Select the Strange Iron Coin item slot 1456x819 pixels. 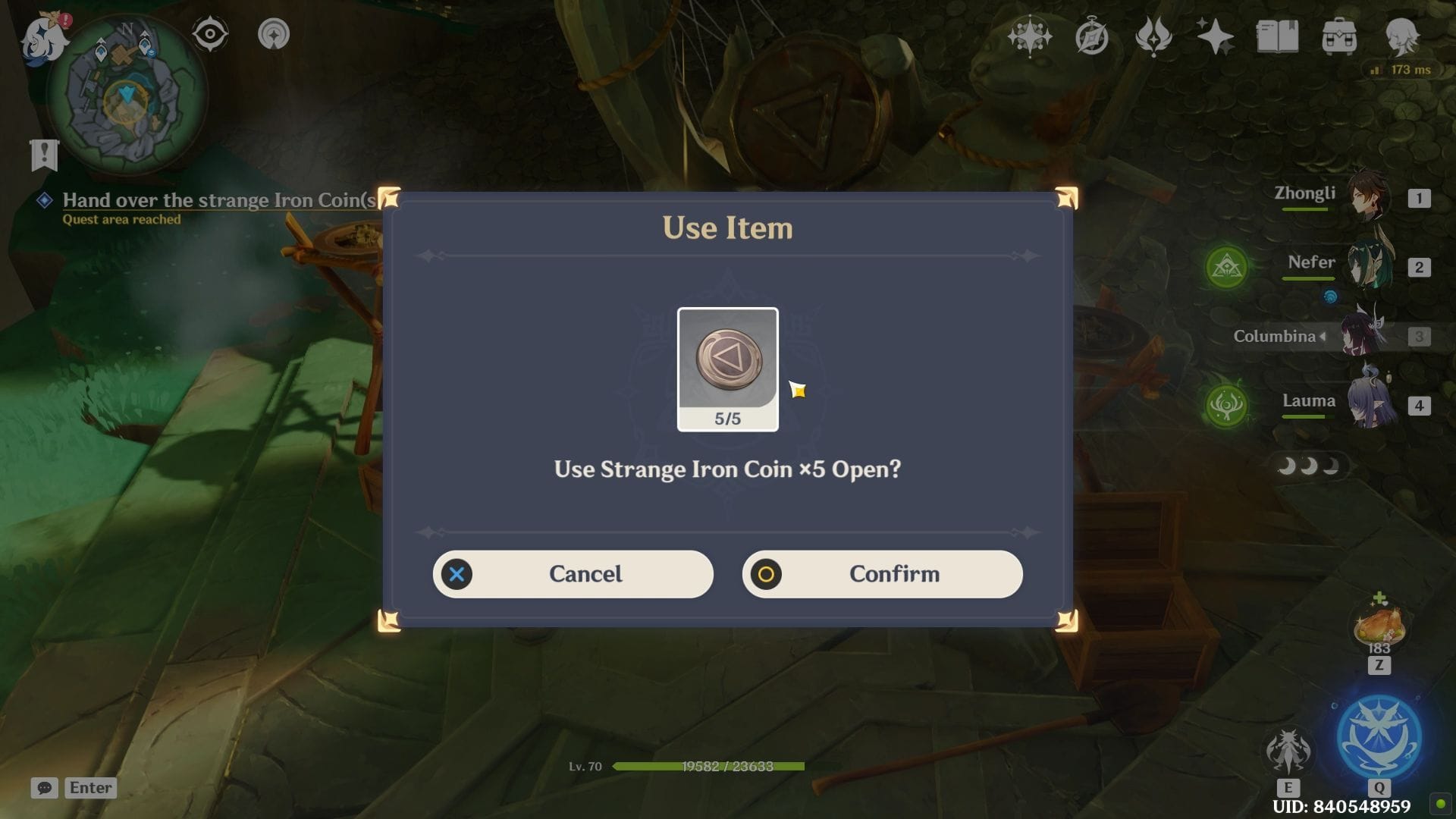tap(727, 369)
